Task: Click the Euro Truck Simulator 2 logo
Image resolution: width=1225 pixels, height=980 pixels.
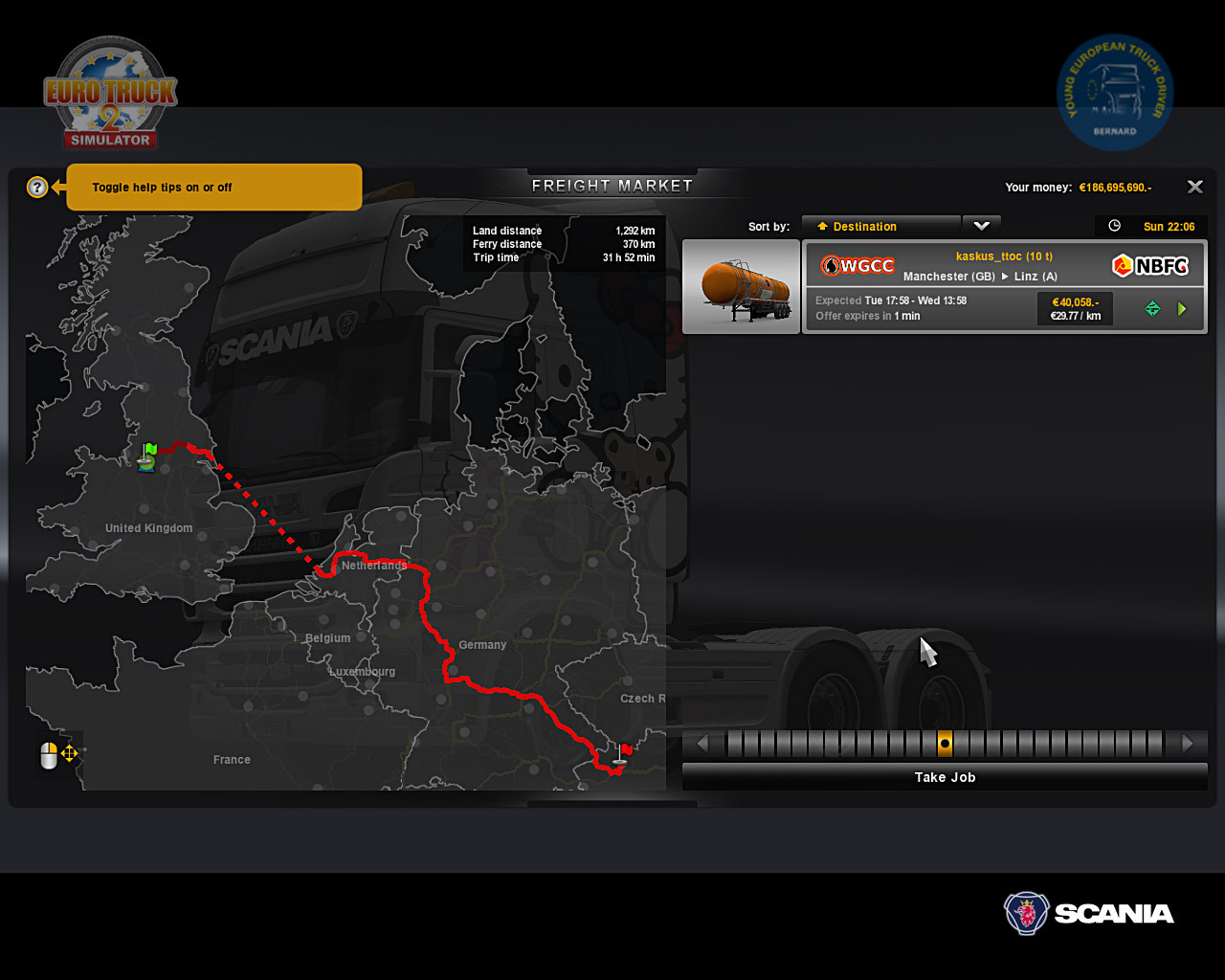Action: coord(109,93)
